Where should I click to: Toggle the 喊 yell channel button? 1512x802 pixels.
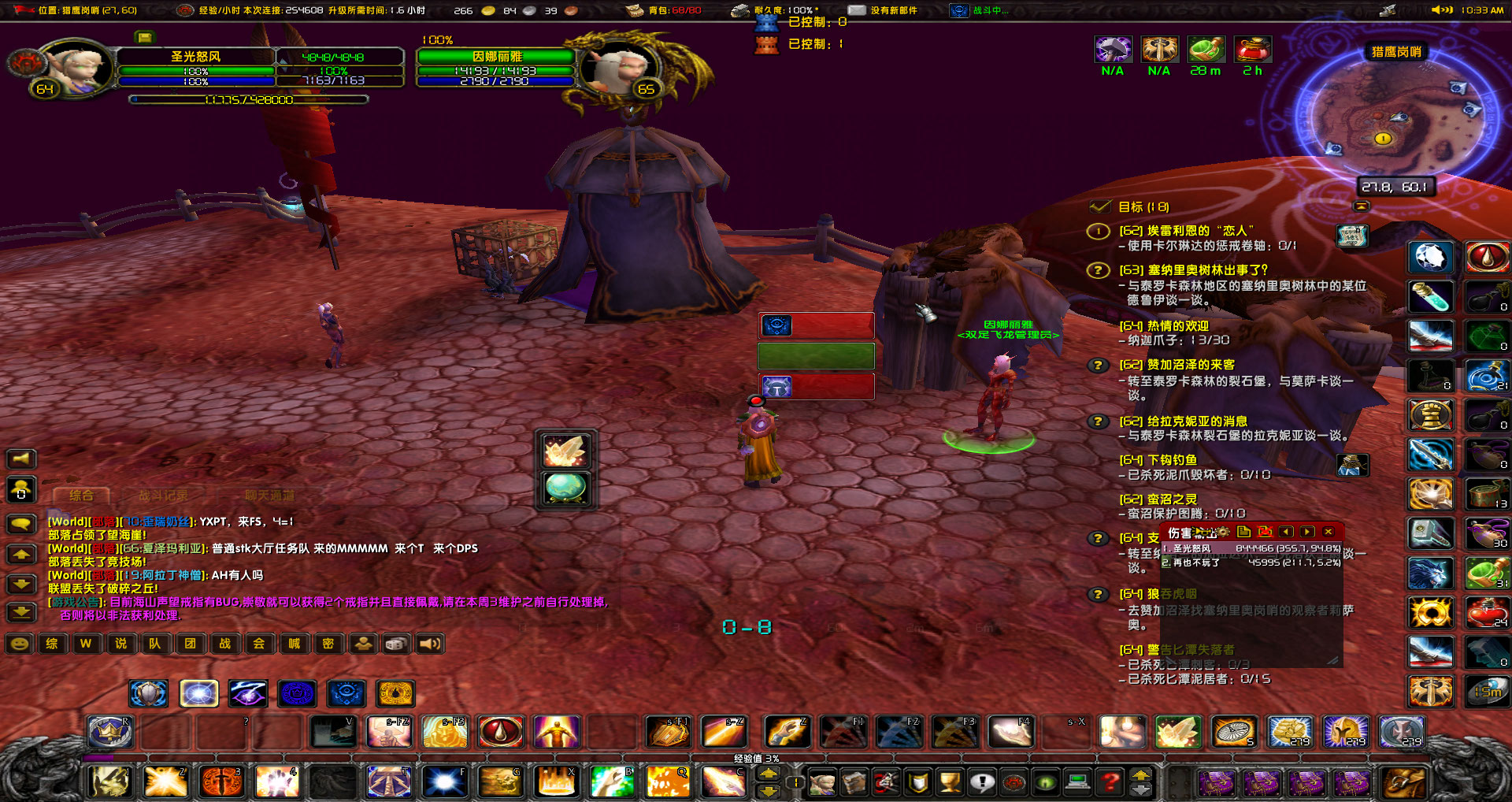tap(294, 644)
